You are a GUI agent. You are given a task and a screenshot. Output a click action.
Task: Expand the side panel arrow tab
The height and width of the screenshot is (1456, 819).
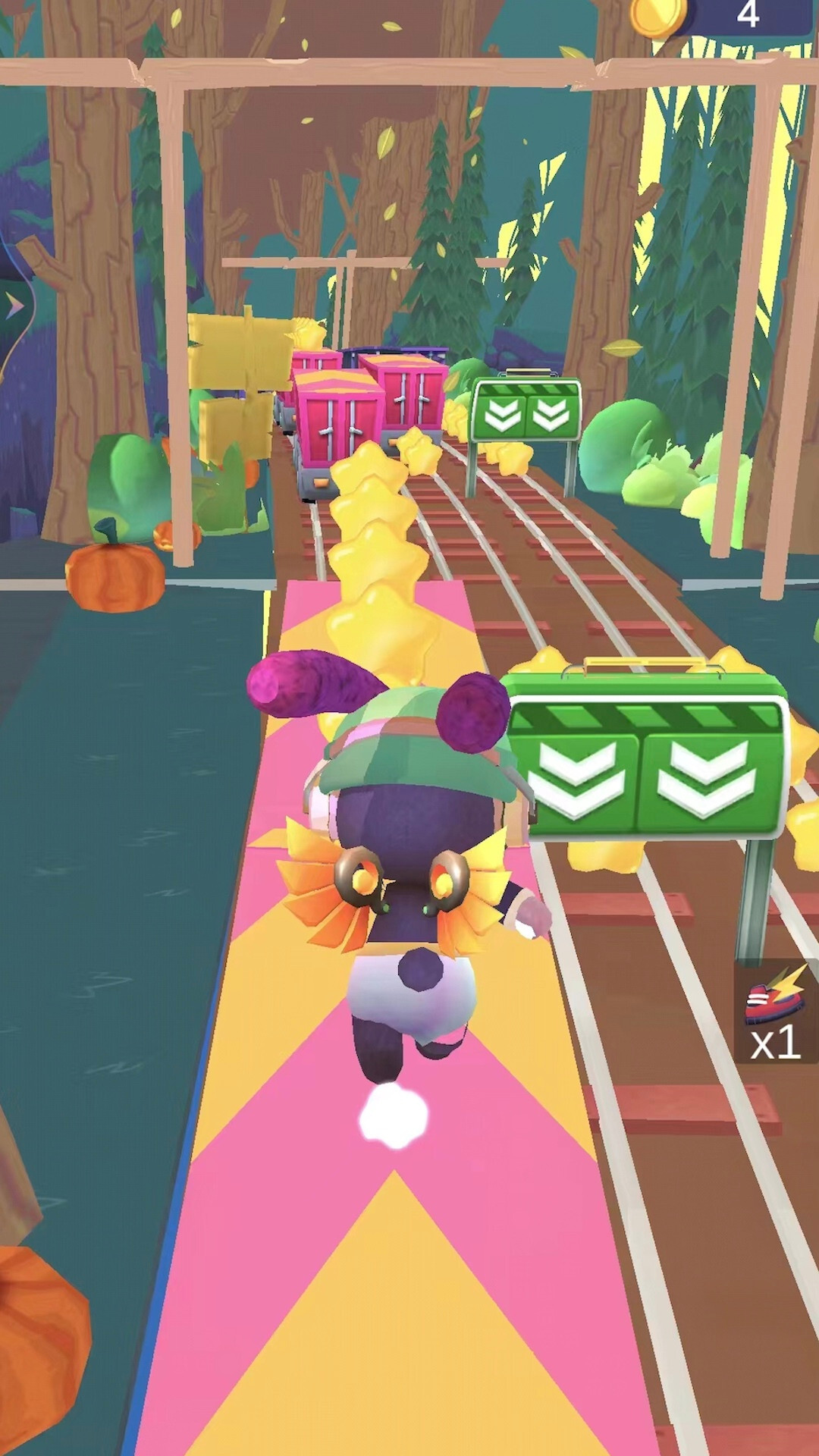click(x=14, y=307)
